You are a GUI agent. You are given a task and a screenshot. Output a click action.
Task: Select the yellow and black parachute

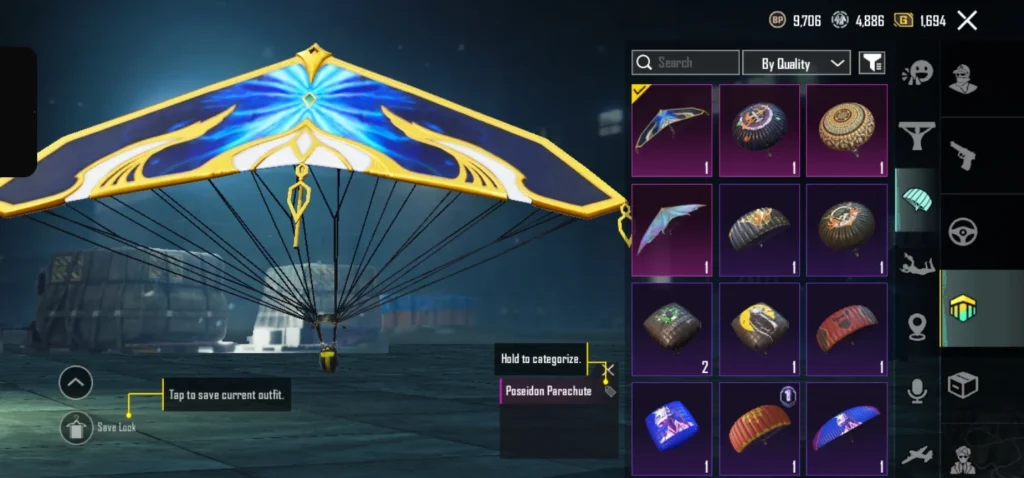[759, 329]
